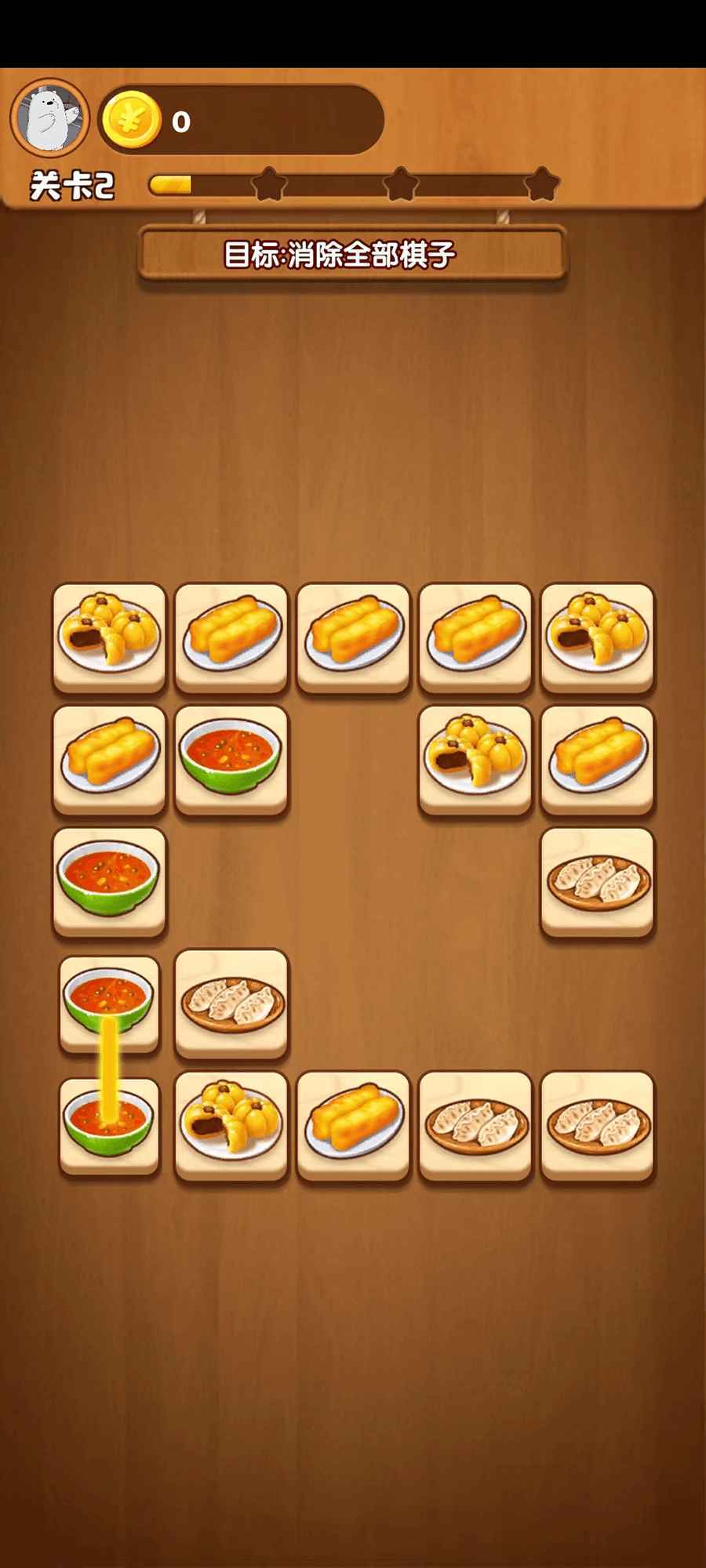Viewport: 706px width, 1568px height.
Task: Tap the dumpling tile under a fried dough tile
Action: (x=597, y=880)
